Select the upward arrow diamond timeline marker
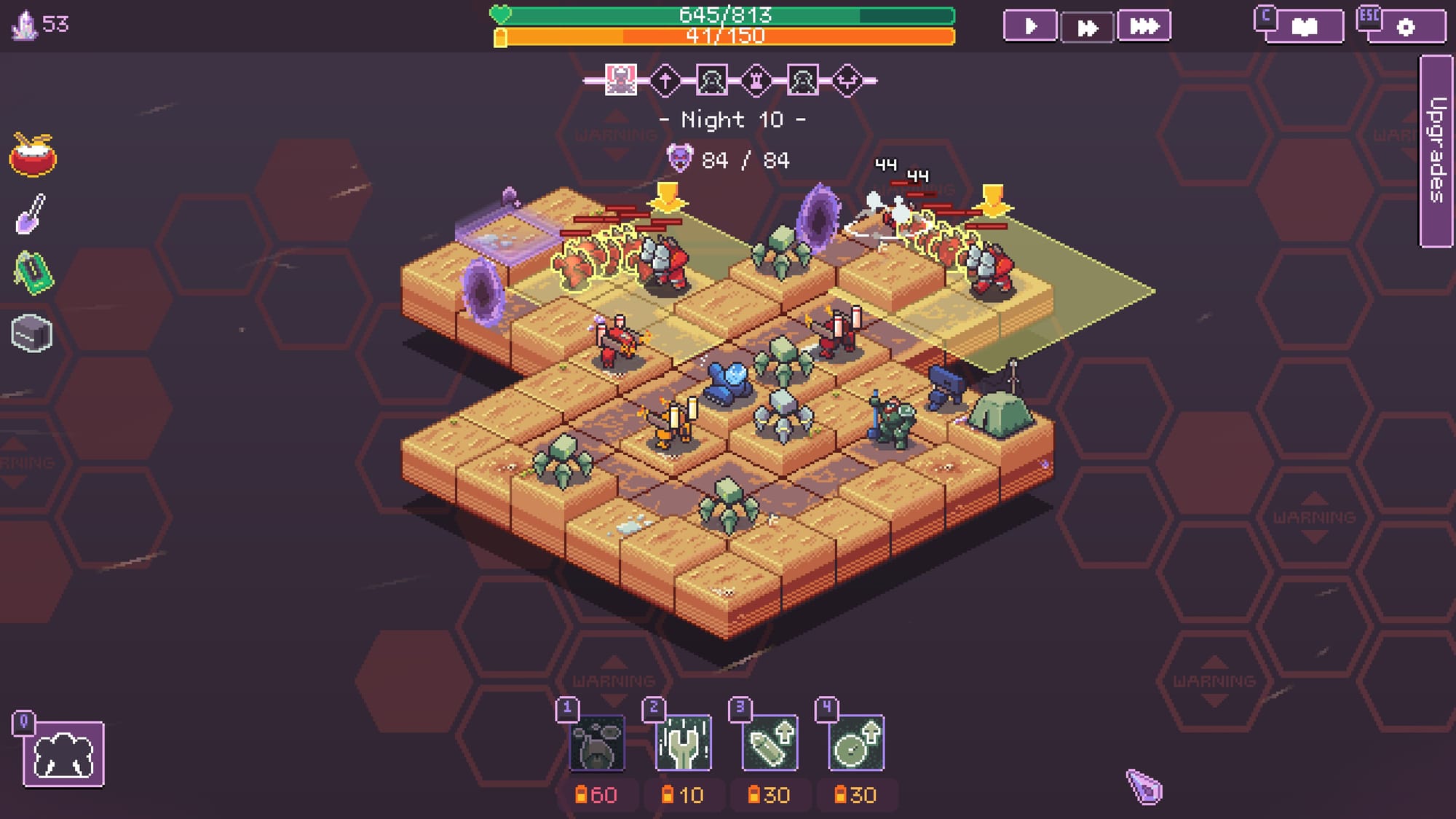 pyautogui.click(x=665, y=80)
